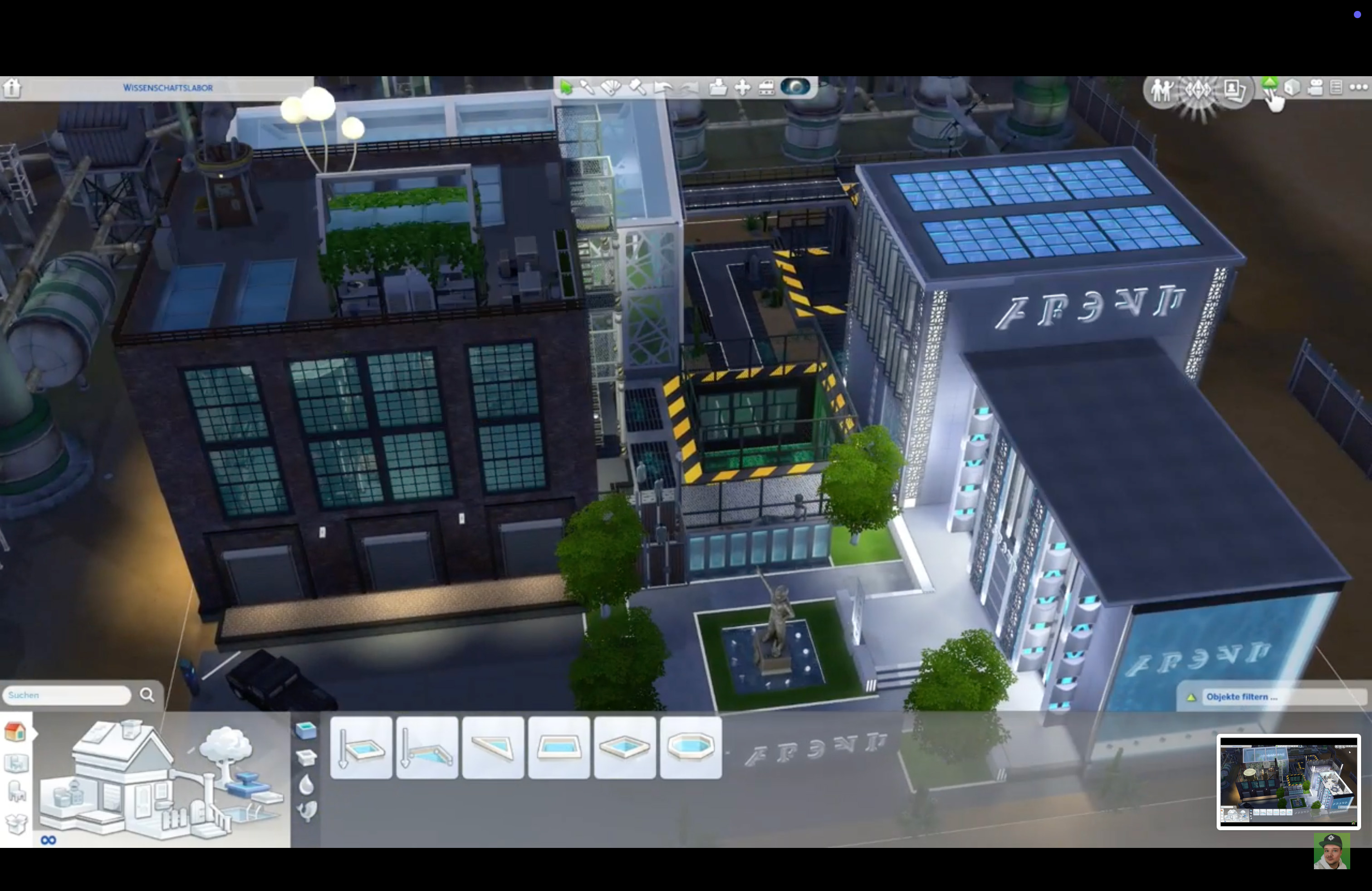Click the Suchen search field
The width and height of the screenshot is (1372, 891).
pyautogui.click(x=67, y=695)
